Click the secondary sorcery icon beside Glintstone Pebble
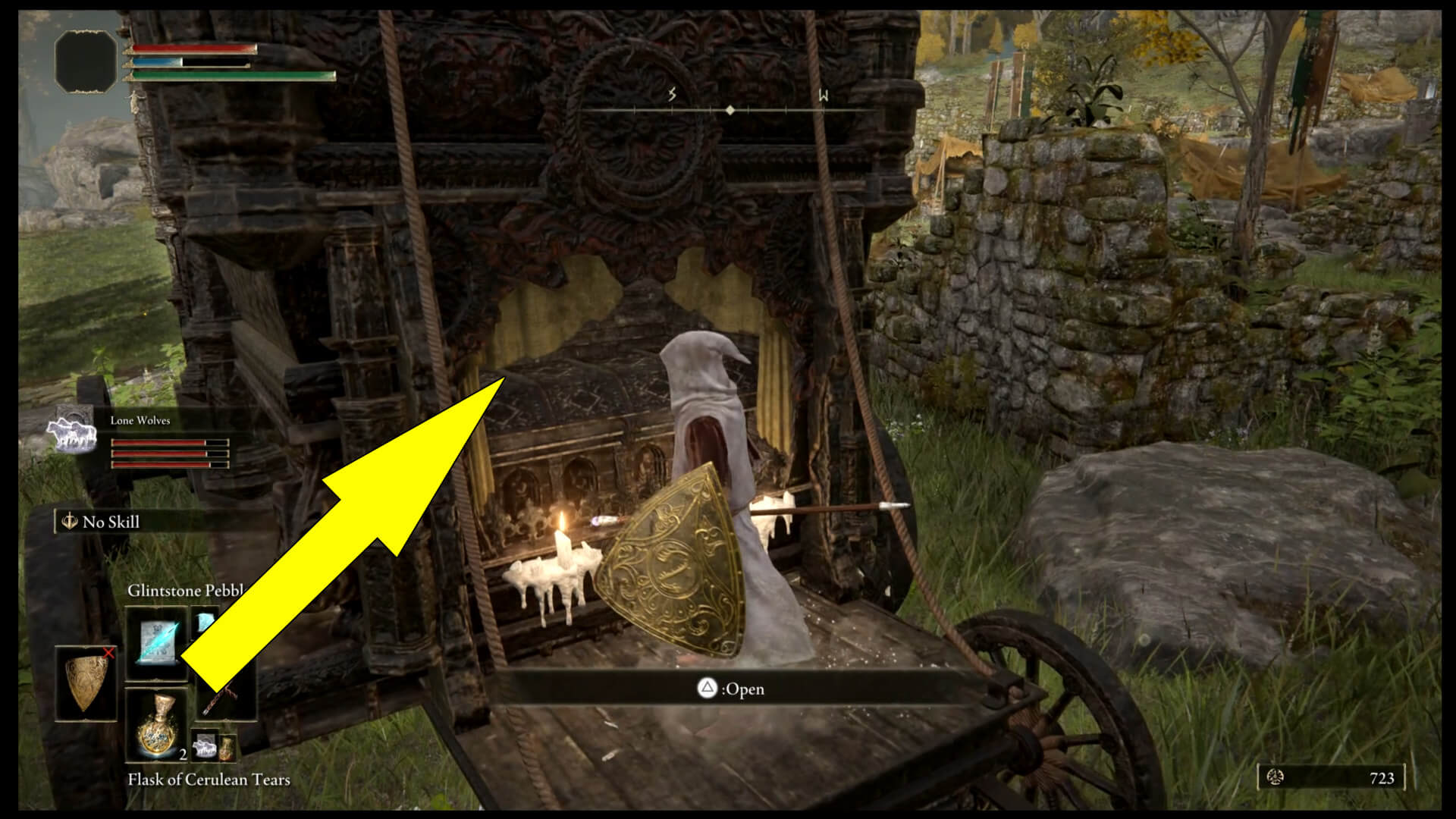 pyautogui.click(x=206, y=620)
